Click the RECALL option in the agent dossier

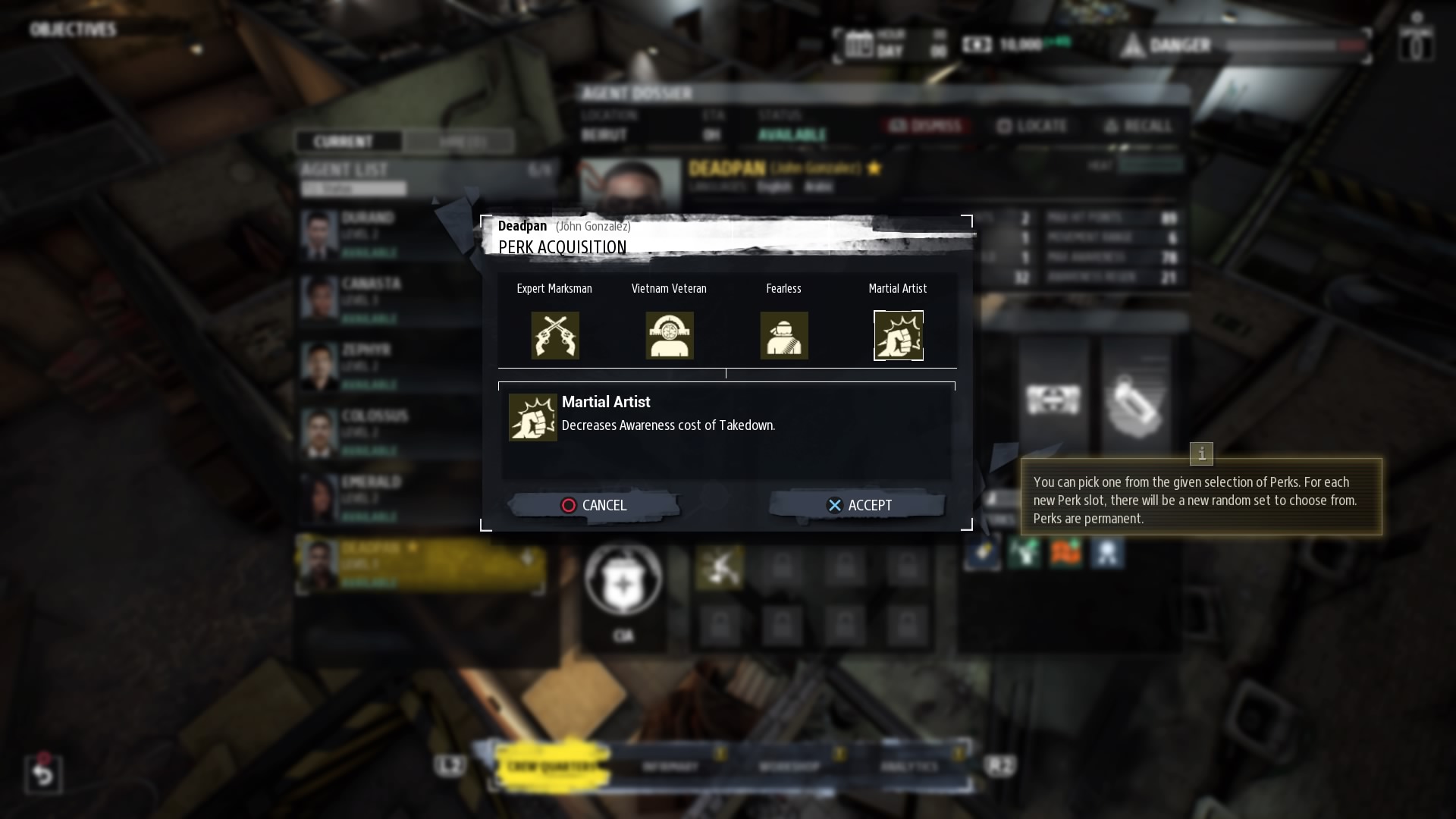point(1137,126)
